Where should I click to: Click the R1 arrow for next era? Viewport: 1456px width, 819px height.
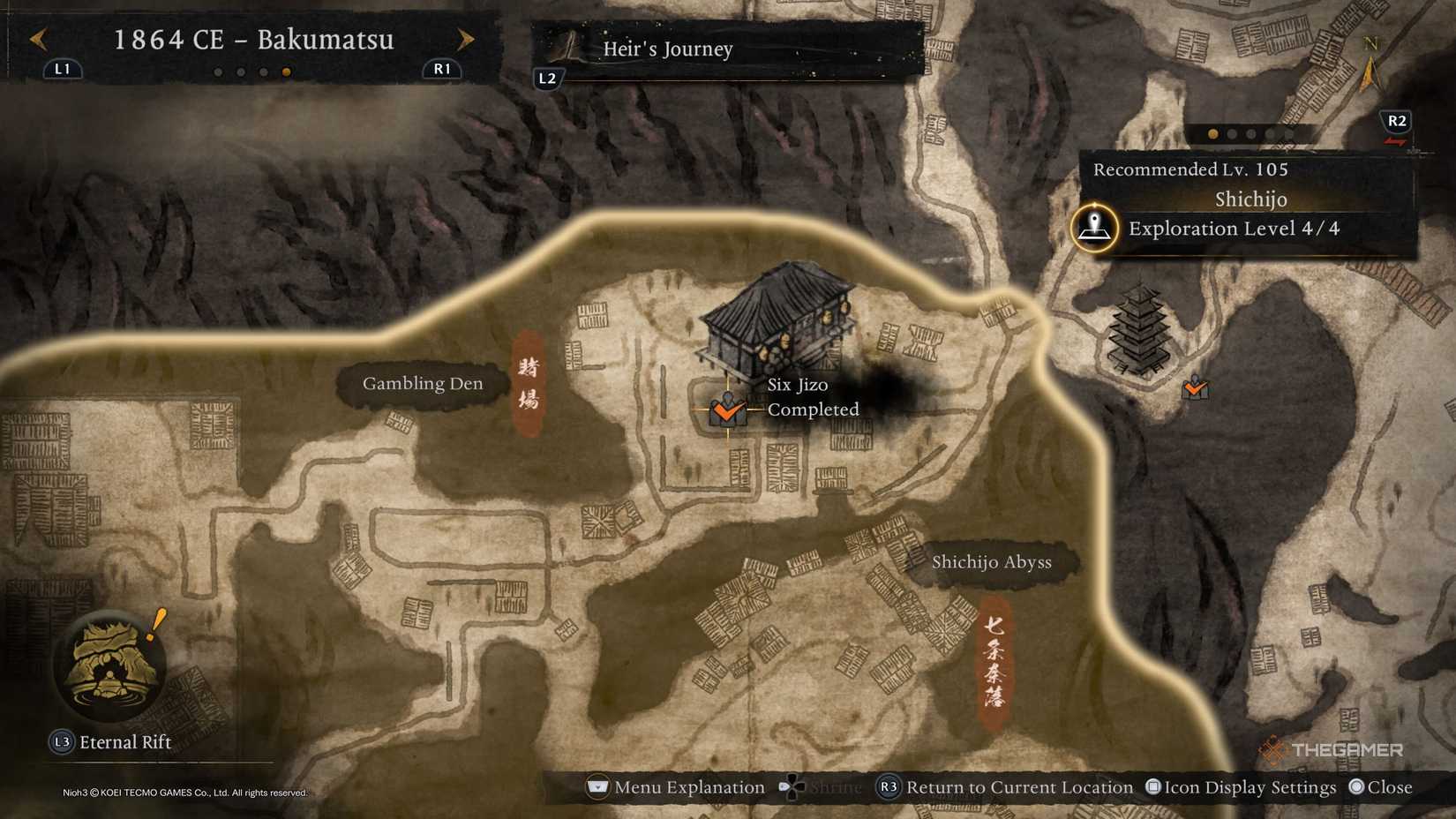(465, 39)
